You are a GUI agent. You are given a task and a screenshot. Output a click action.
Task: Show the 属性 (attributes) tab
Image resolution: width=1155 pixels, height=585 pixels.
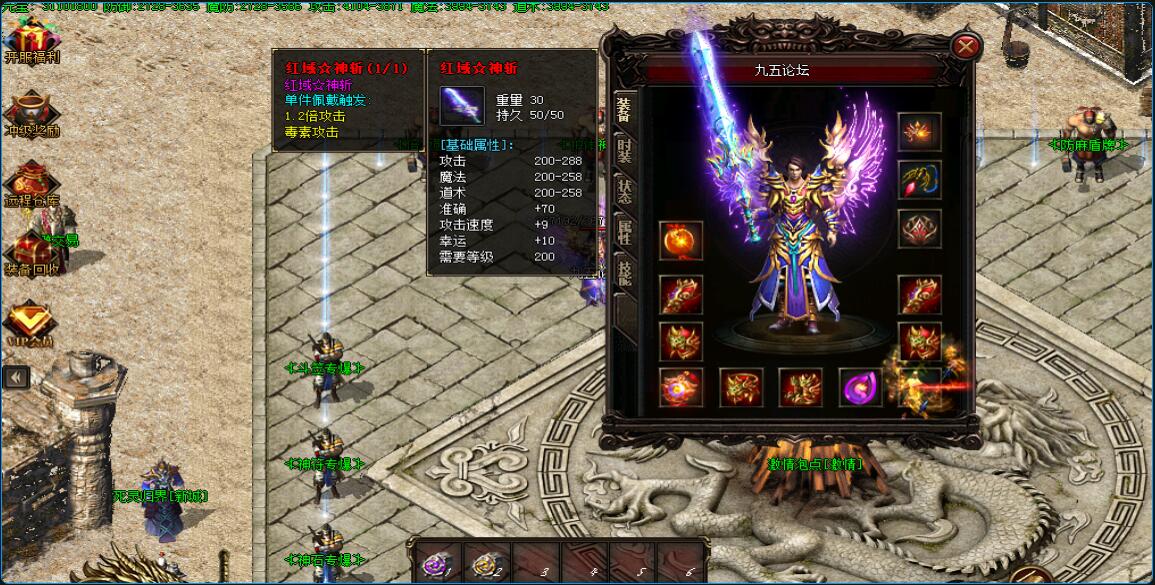click(x=624, y=235)
